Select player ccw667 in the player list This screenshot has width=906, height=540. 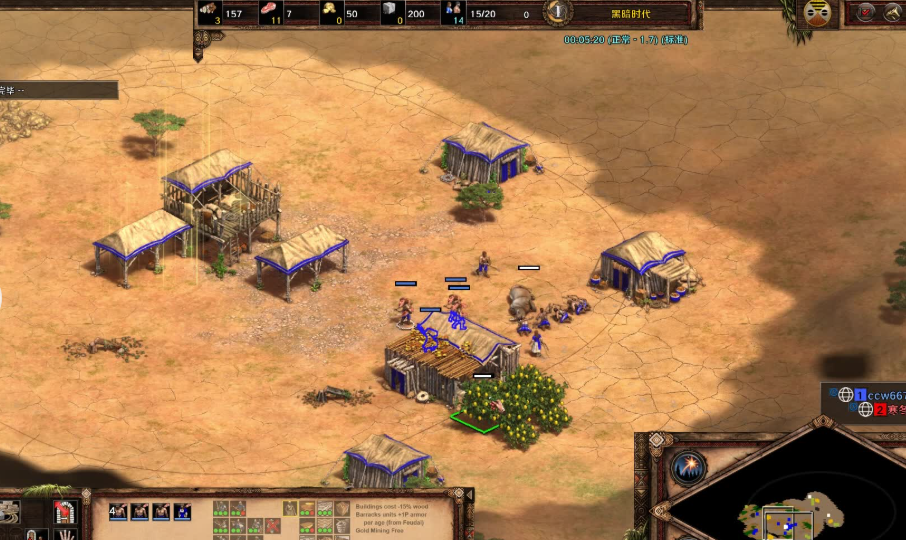click(x=880, y=395)
